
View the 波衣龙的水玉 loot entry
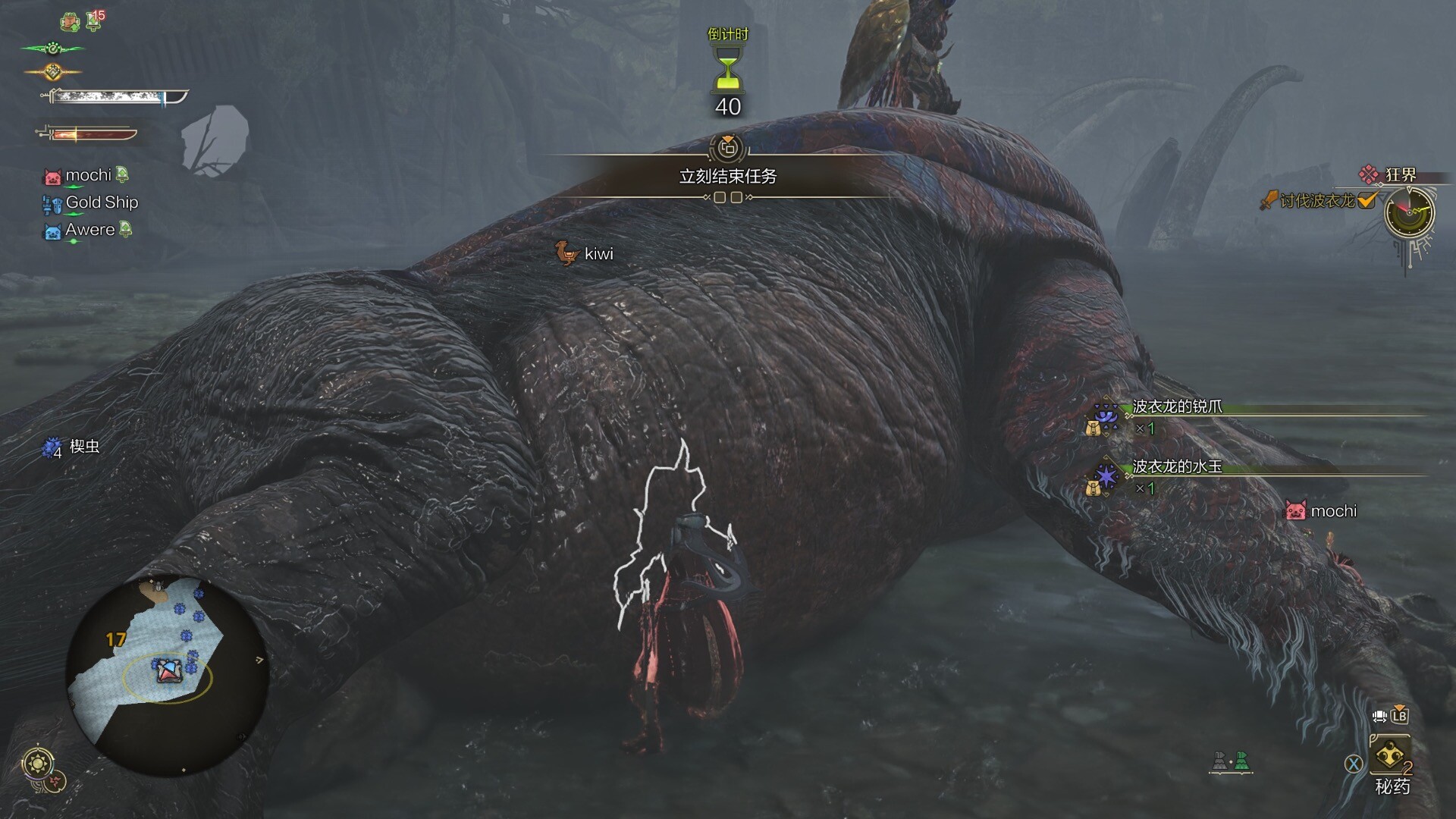click(1177, 467)
